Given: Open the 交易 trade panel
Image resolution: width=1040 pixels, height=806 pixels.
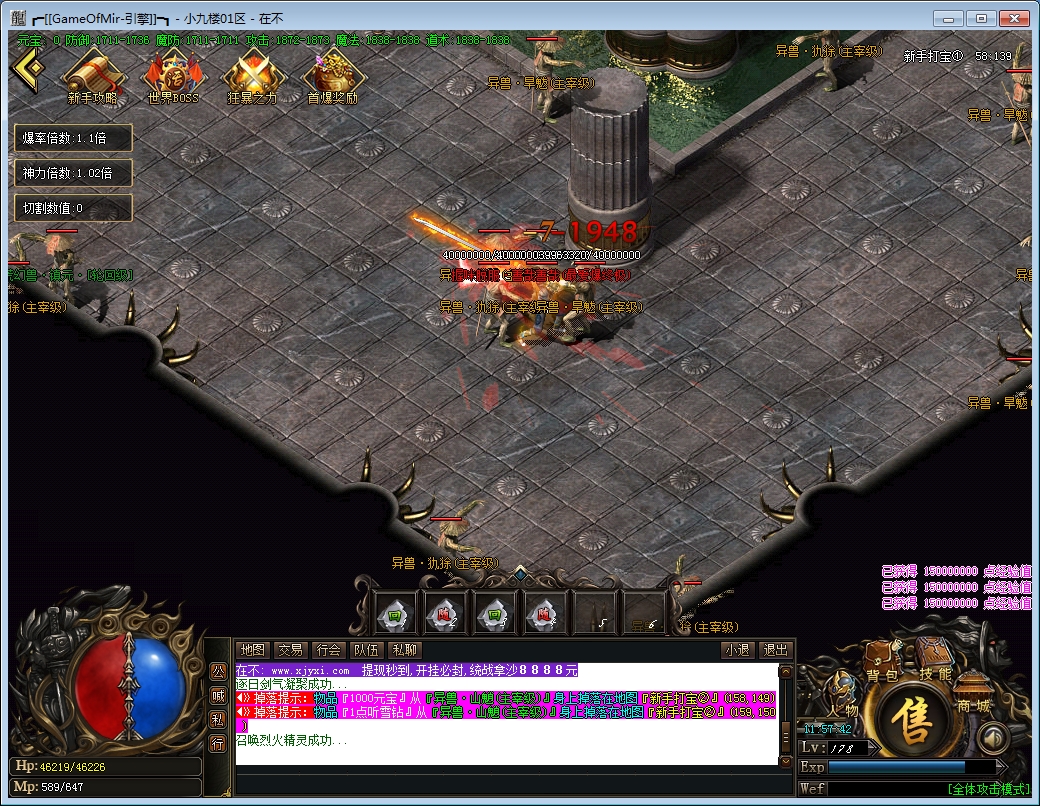Looking at the screenshot, I should (x=290, y=650).
